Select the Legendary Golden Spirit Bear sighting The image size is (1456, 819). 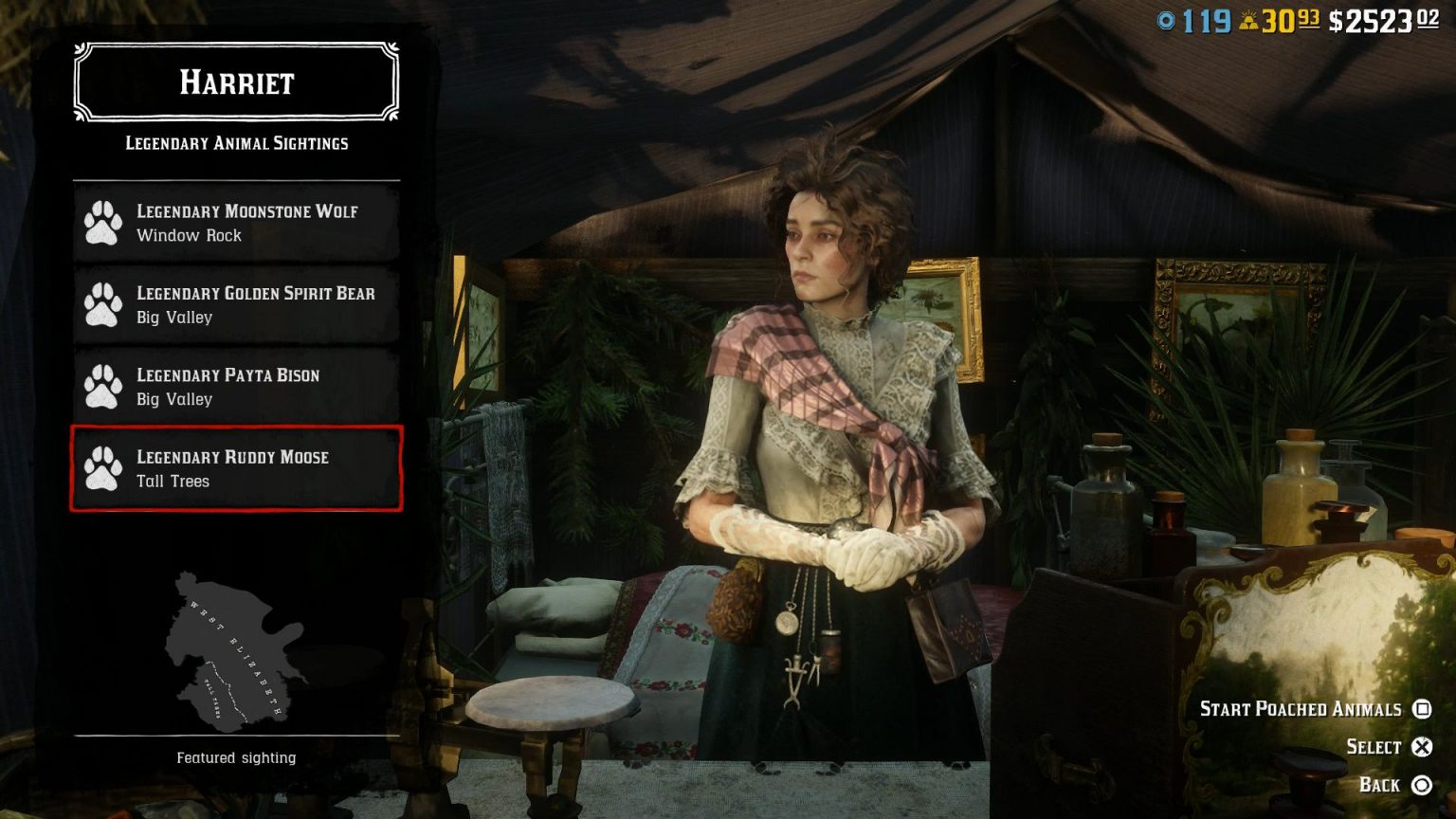click(x=237, y=304)
